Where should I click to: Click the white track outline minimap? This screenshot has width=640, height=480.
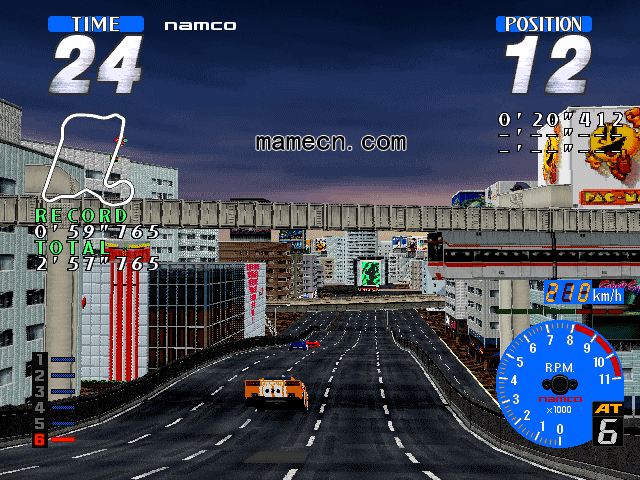(x=93, y=160)
